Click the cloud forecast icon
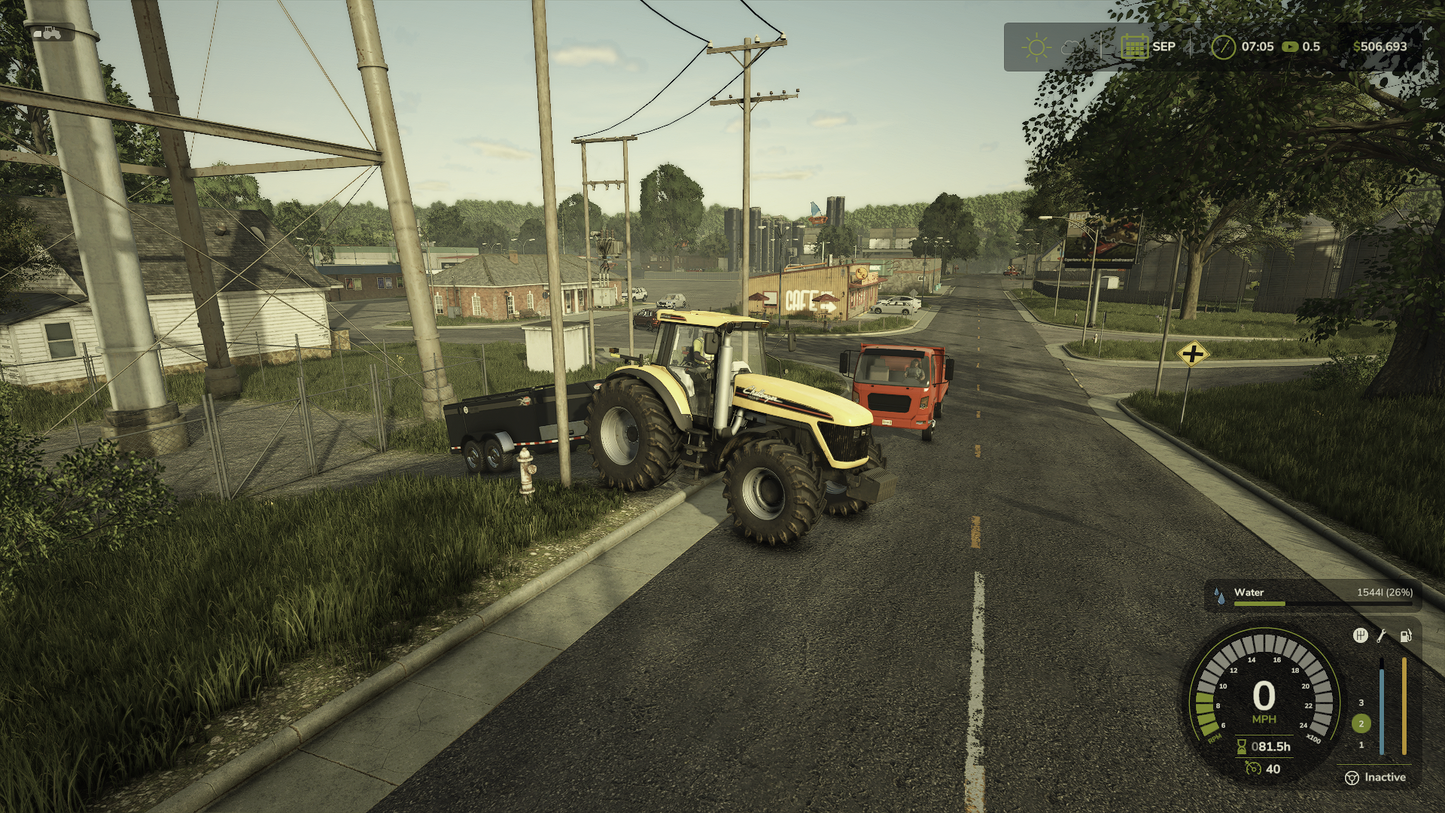This screenshot has height=813, width=1445. (x=1072, y=47)
